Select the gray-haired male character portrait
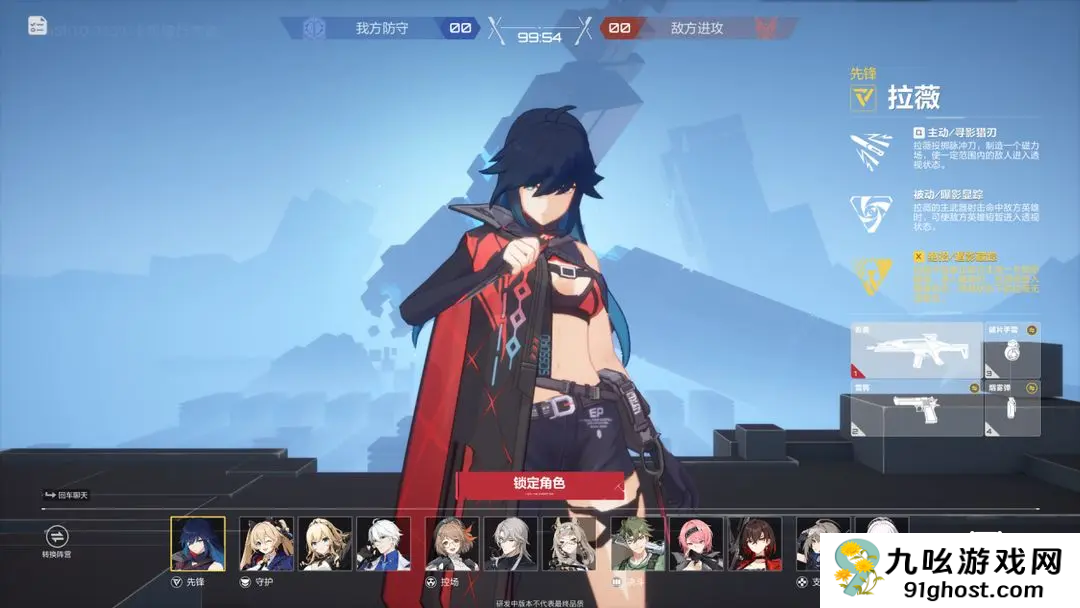Viewport: 1080px width, 608px height. tap(511, 544)
